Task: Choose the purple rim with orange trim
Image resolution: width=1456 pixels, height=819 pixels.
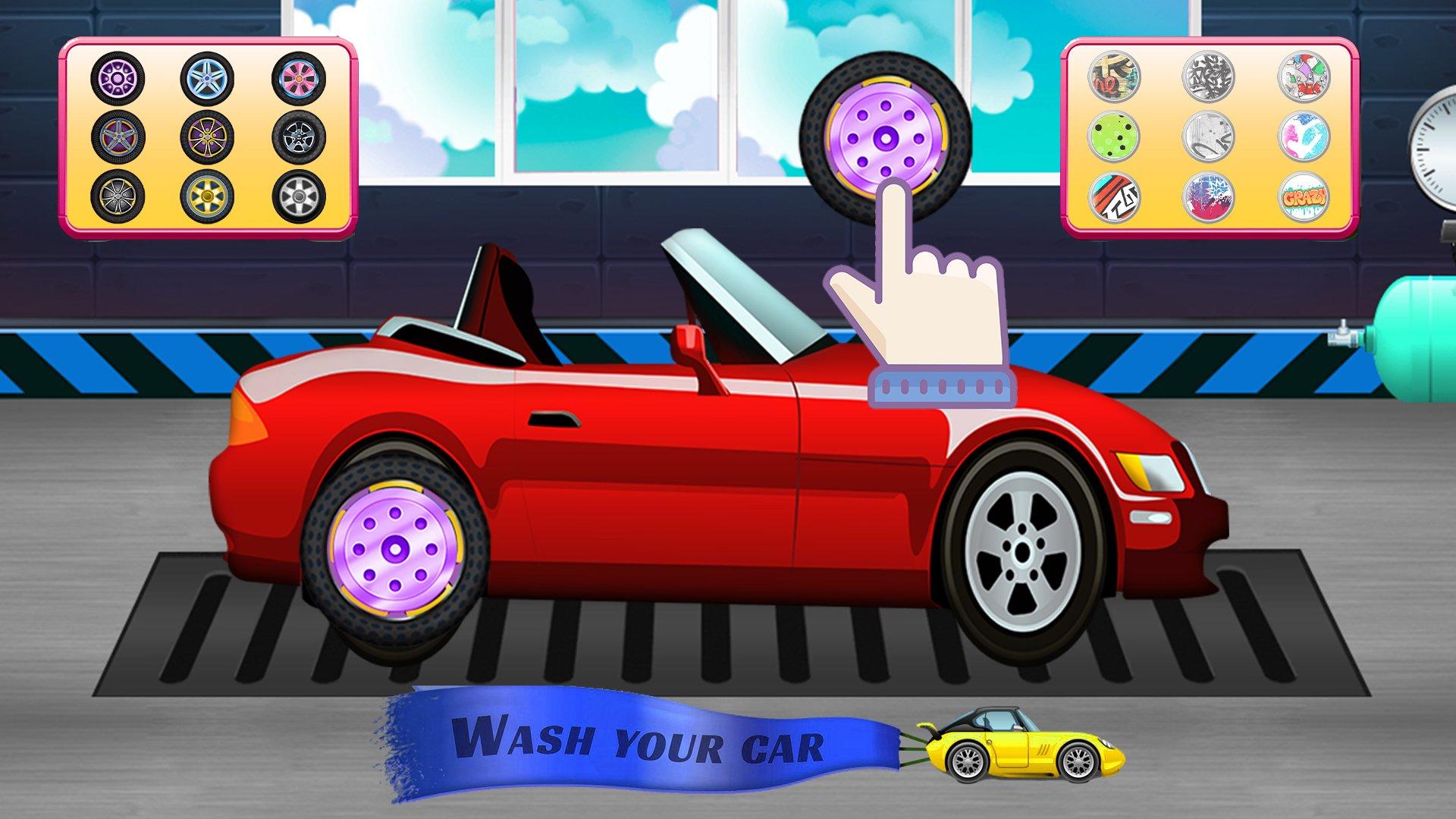Action: pos(118,137)
